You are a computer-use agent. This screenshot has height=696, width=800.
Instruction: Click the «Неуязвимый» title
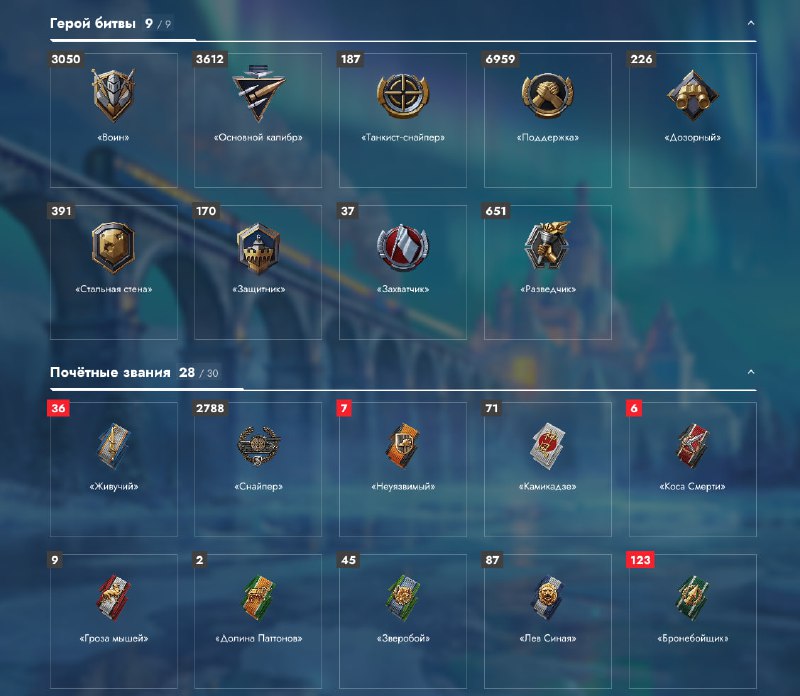pos(403,469)
